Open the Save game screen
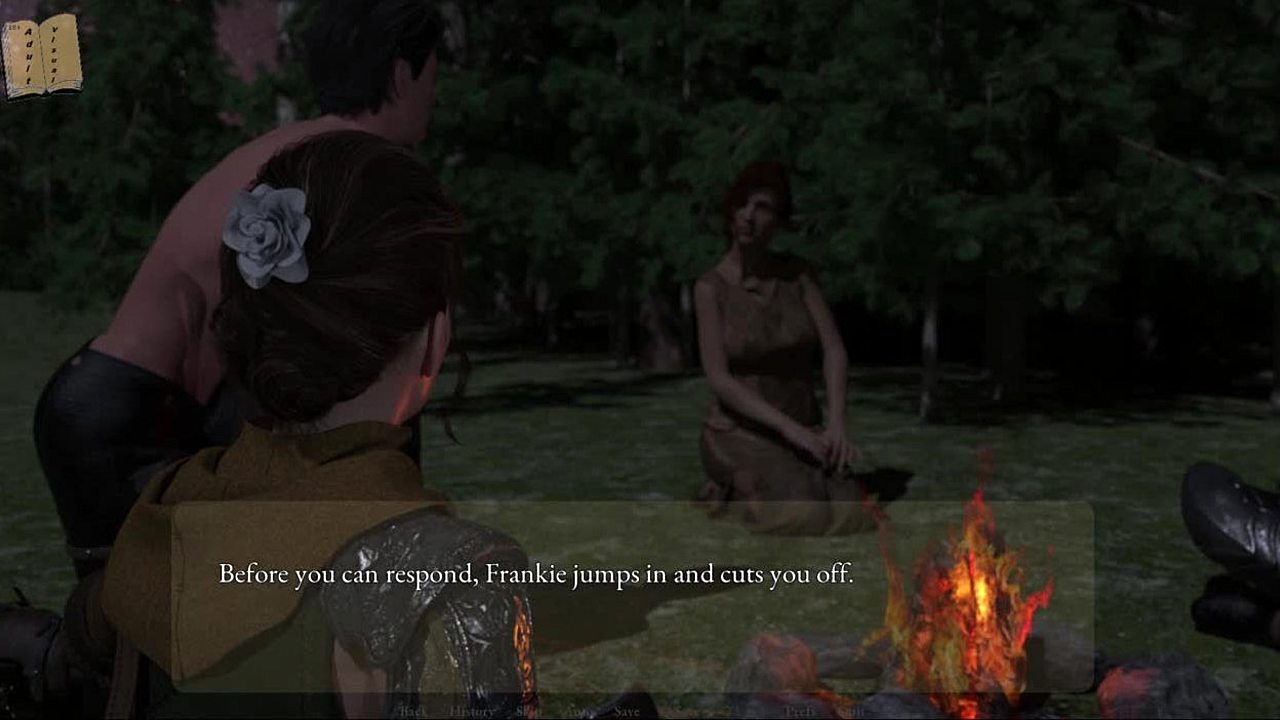 (627, 711)
